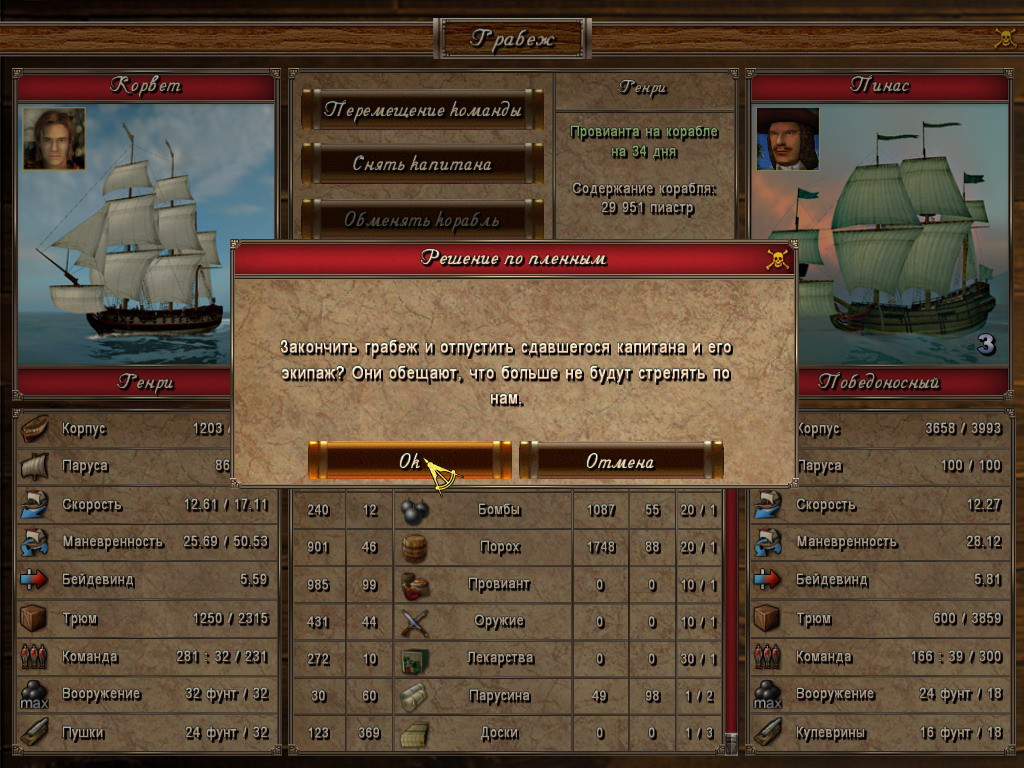Close the Грабеж plunder screen
This screenshot has width=1024, height=768.
click(1005, 38)
